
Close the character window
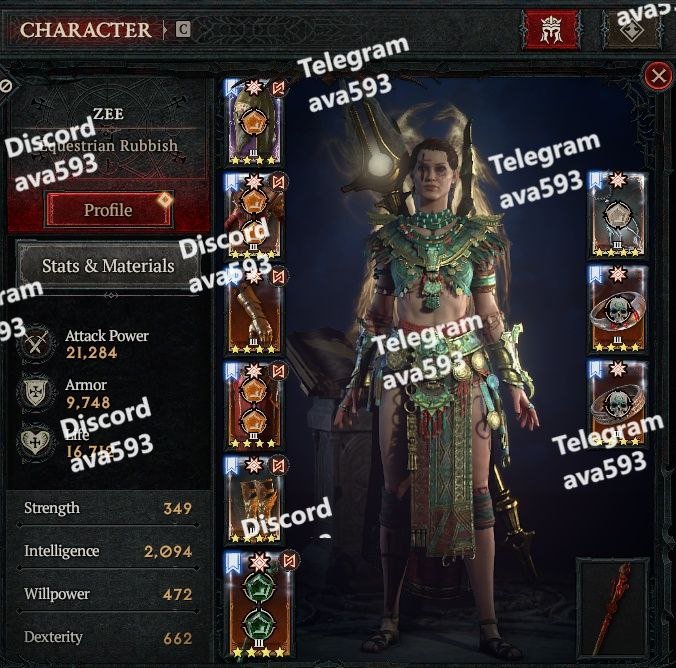657,75
